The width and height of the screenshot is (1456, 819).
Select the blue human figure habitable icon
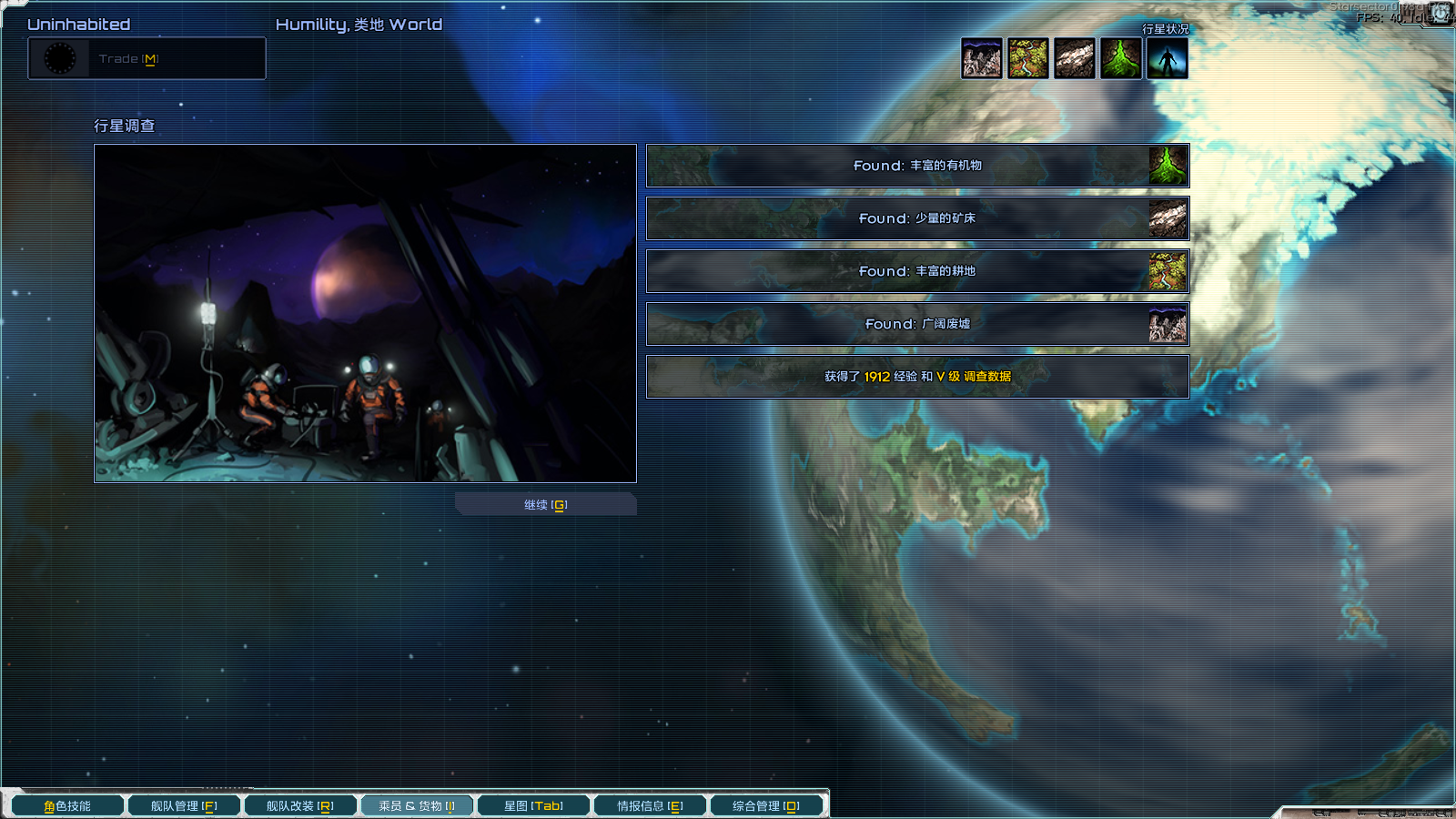[1168, 59]
